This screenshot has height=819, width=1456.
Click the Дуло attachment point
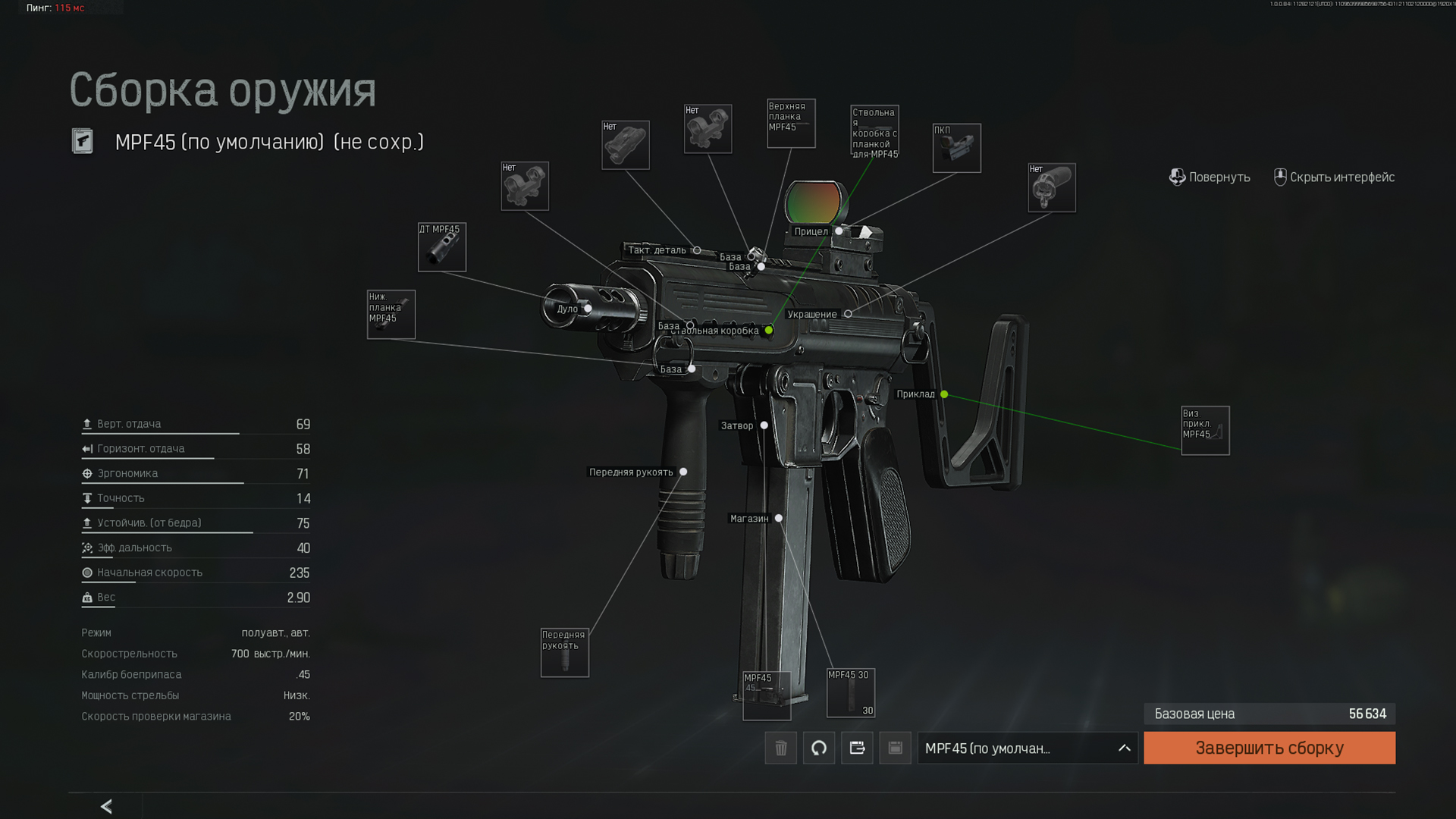coord(588,309)
